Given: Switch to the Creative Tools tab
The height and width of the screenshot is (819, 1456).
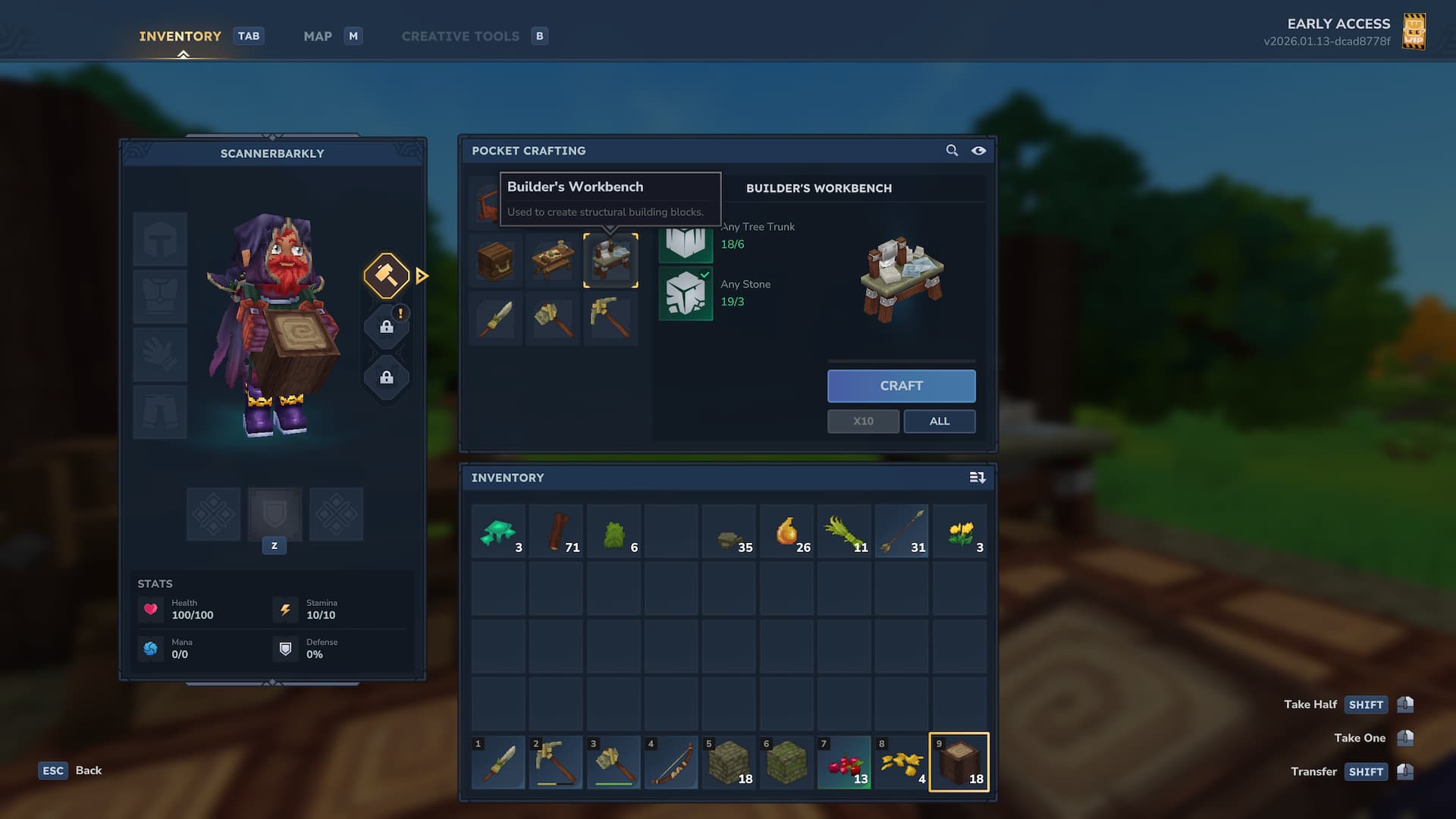Looking at the screenshot, I should (x=460, y=36).
